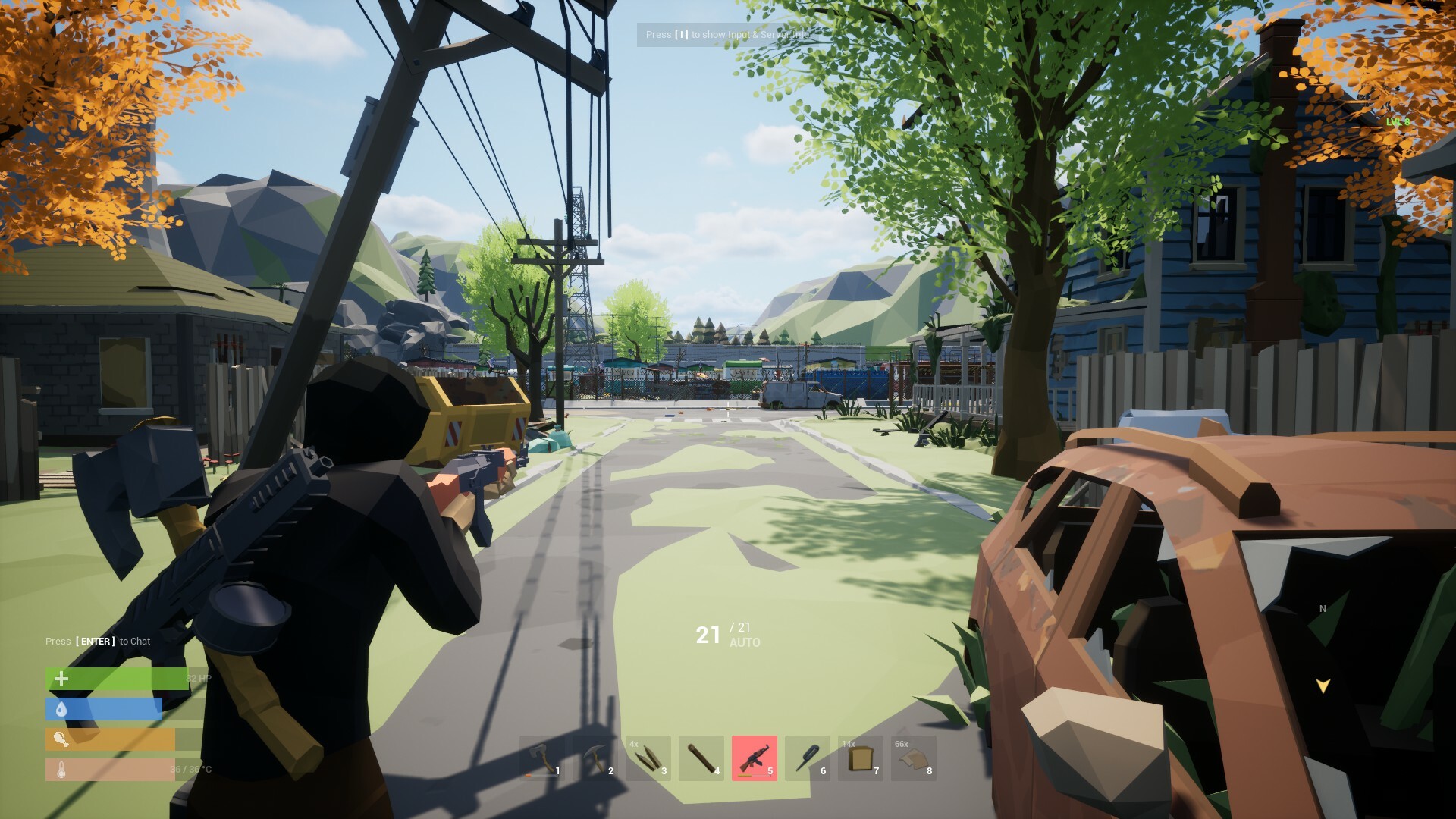
Task: Click the drumstick hunger icon
Action: click(x=61, y=738)
